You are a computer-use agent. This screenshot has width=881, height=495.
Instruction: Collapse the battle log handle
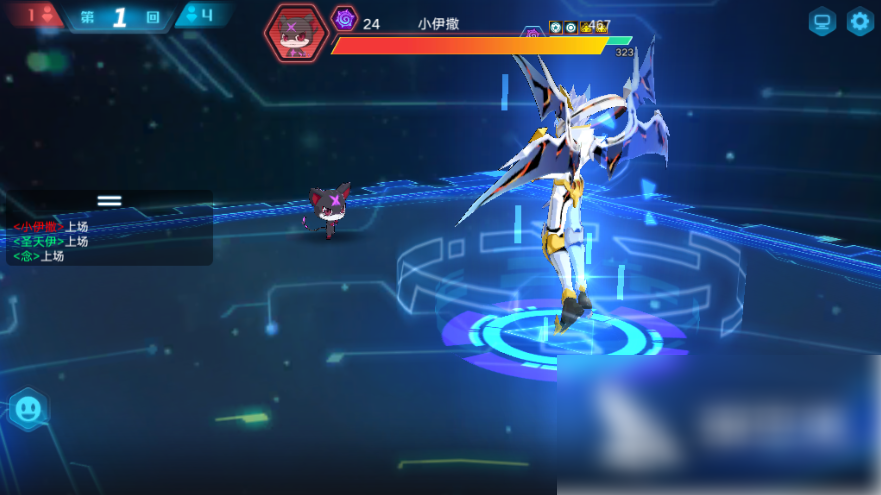pyautogui.click(x=109, y=201)
